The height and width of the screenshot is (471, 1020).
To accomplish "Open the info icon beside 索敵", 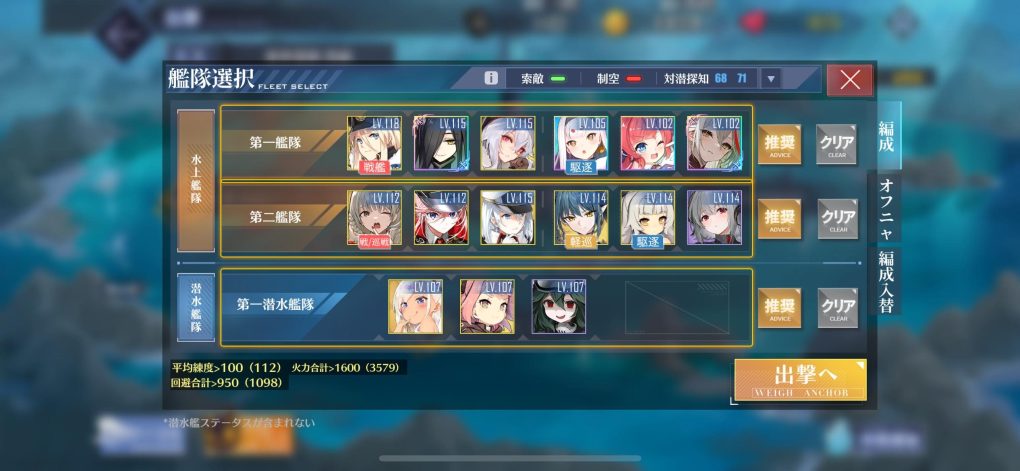I will coord(491,78).
